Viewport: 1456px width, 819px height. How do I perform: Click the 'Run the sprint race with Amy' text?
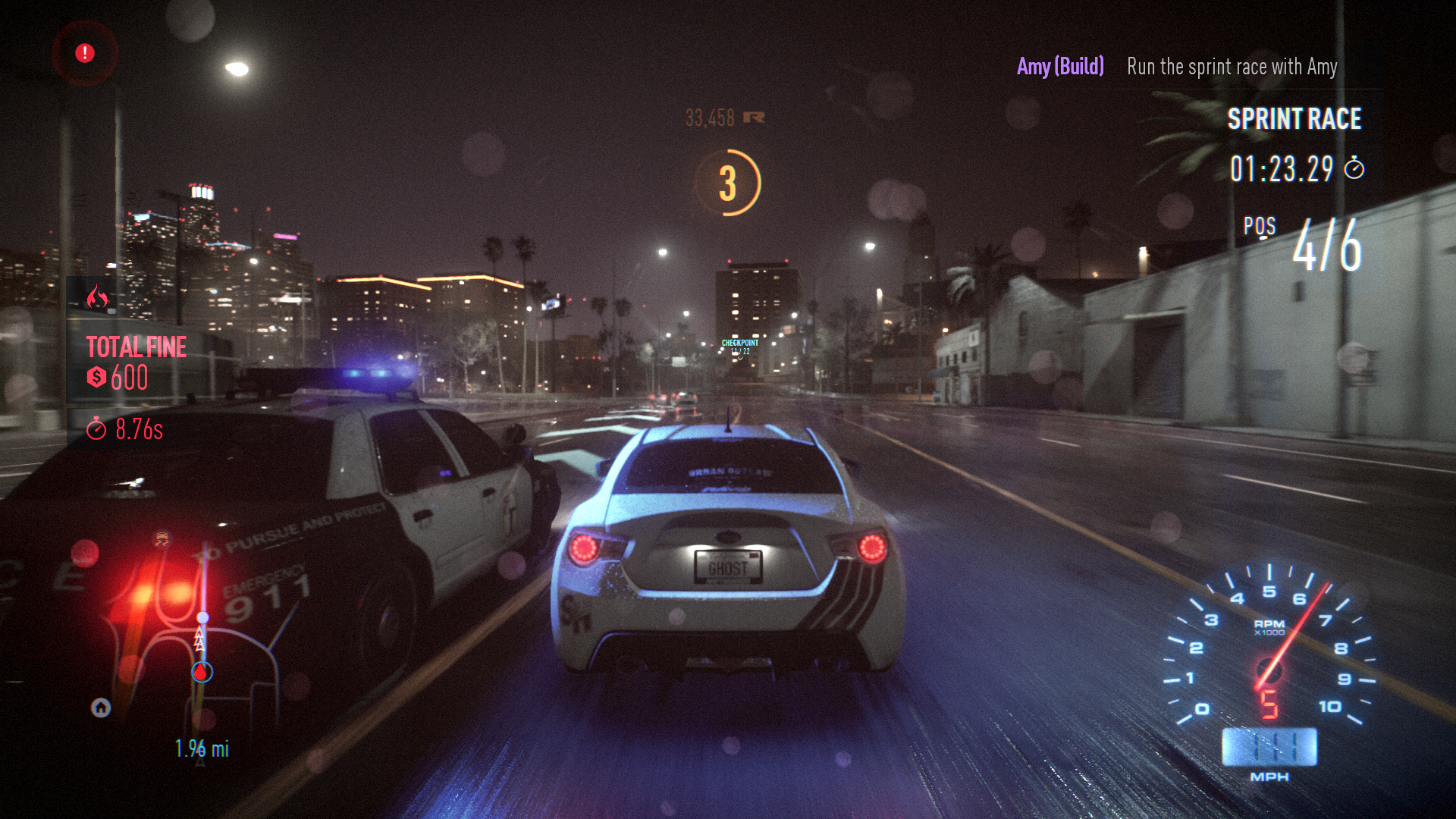tap(1232, 67)
